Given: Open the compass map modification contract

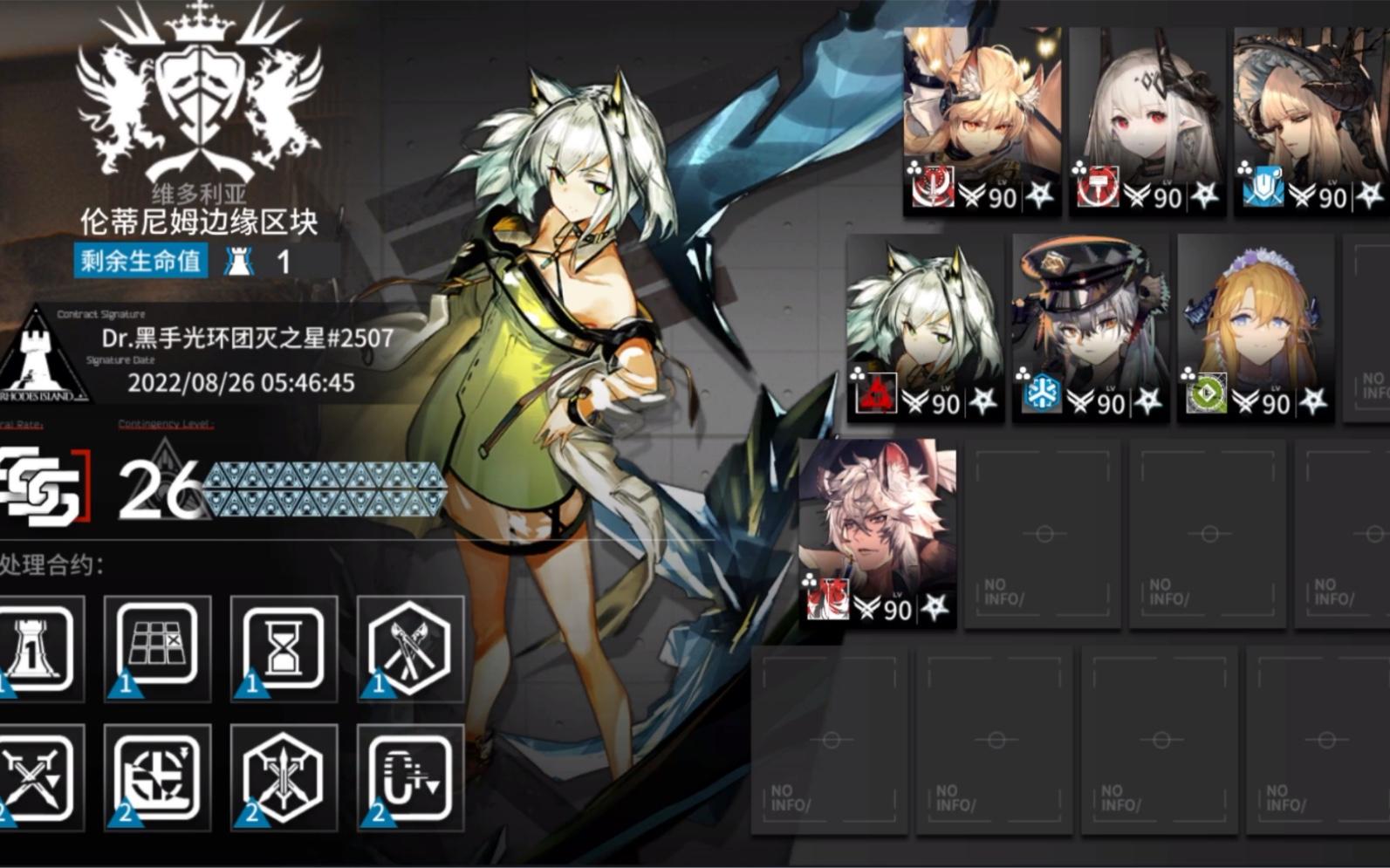Looking at the screenshot, I should 155,776.
